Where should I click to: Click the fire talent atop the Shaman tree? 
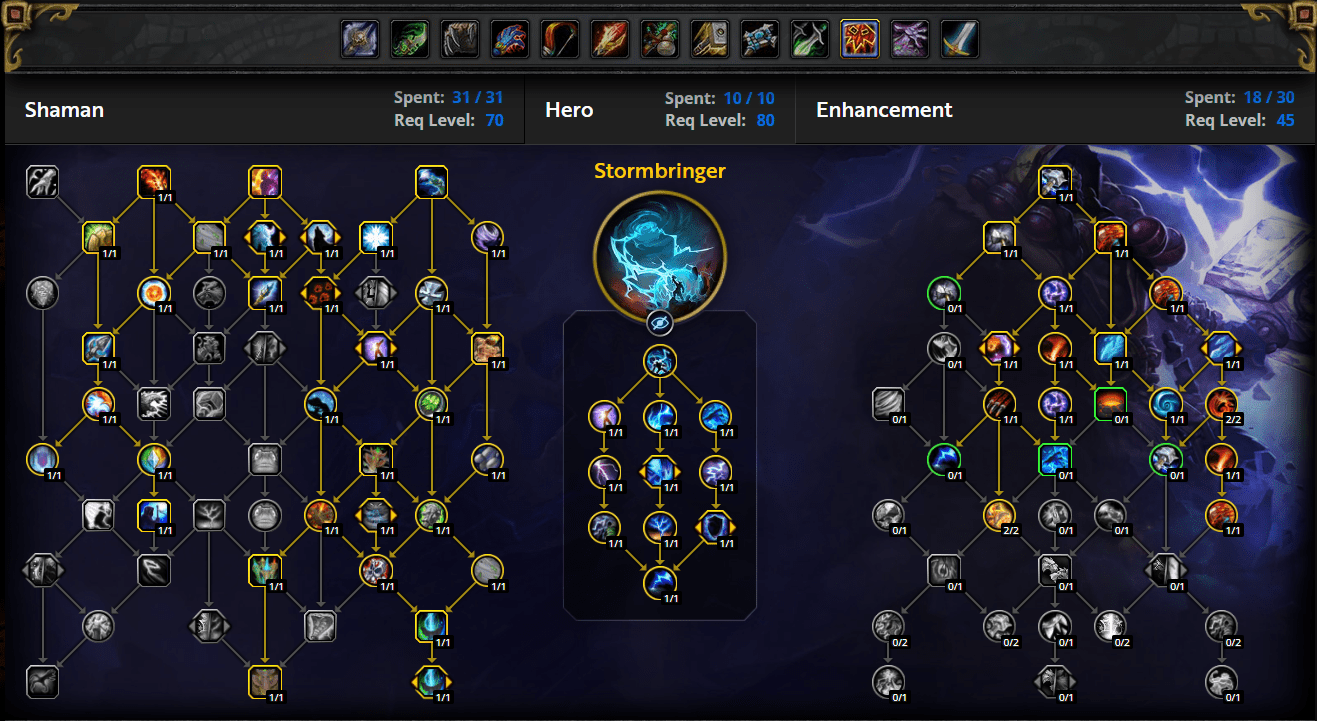(152, 182)
